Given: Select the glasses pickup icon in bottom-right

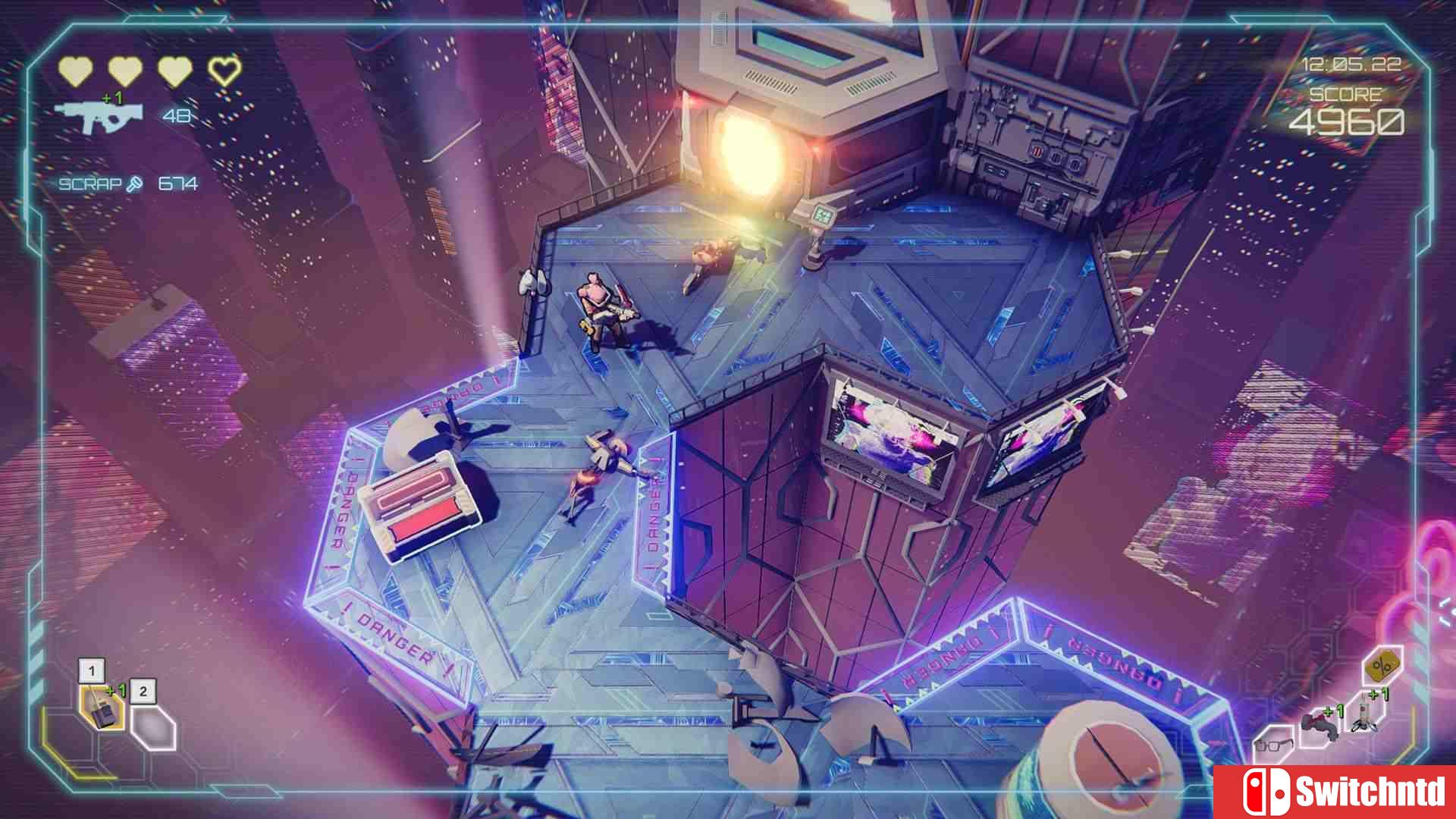Looking at the screenshot, I should (x=1272, y=745).
